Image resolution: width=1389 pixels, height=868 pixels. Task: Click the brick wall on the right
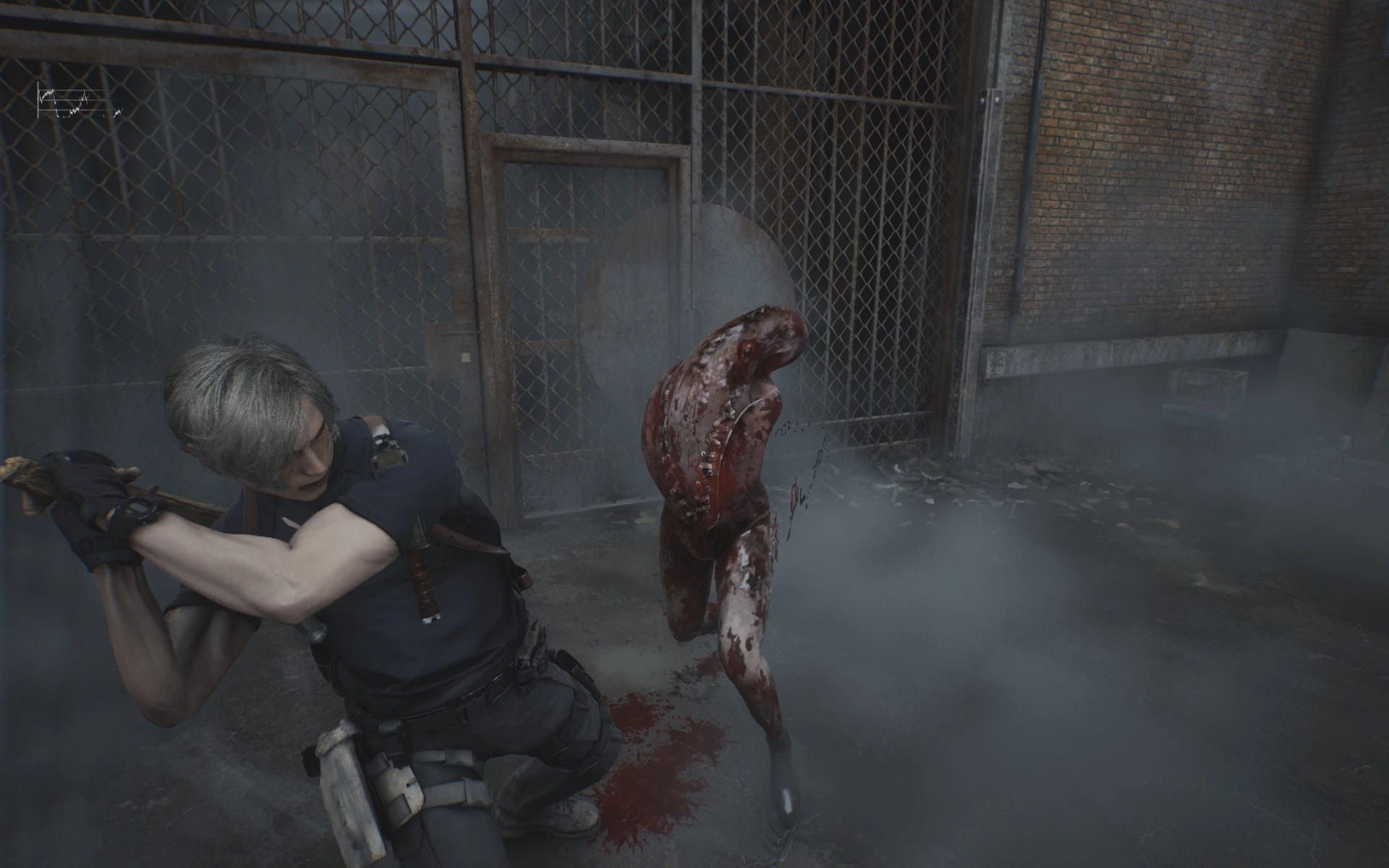point(1157,181)
